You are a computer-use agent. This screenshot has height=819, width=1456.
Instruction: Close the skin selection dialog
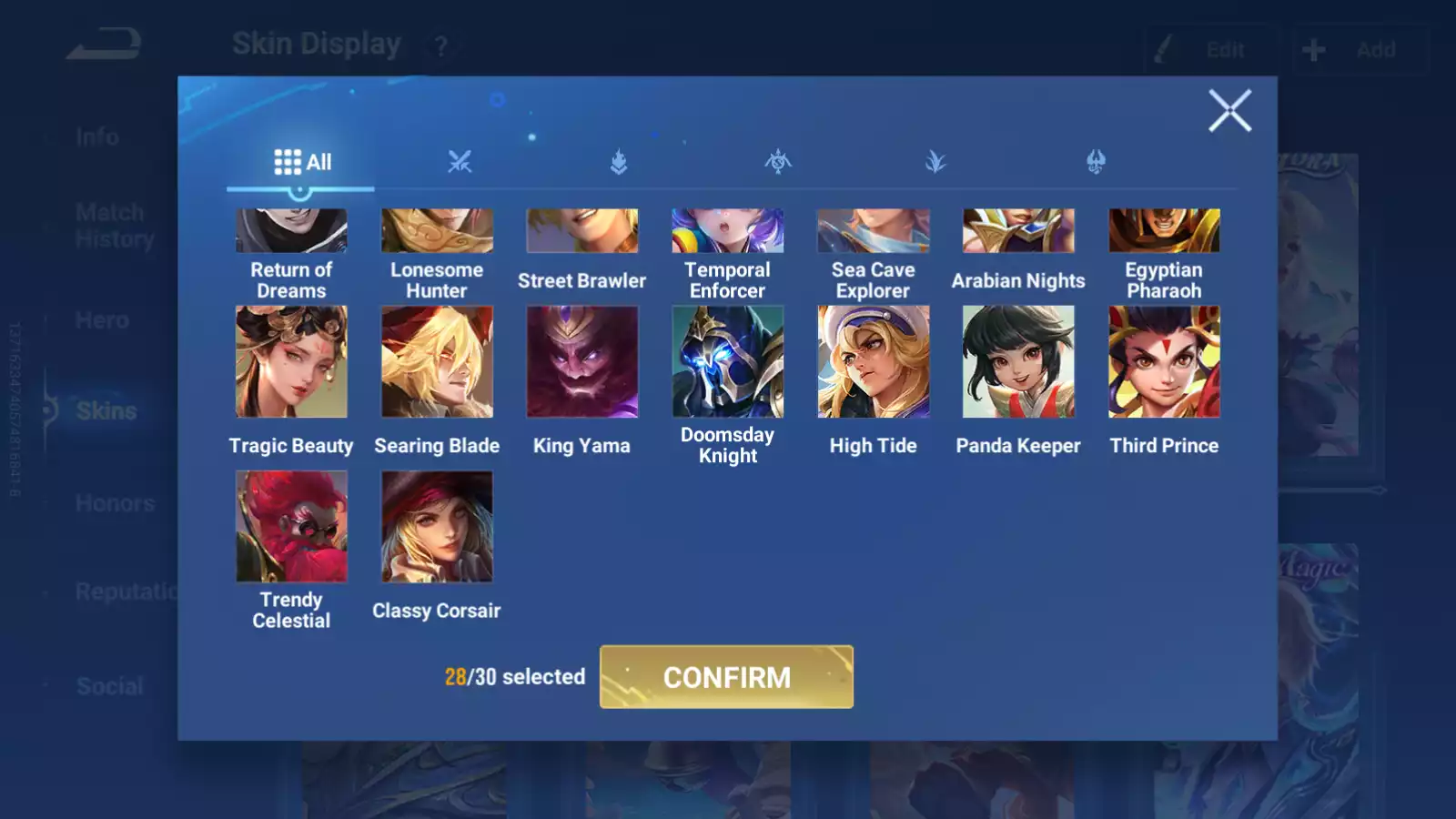tap(1230, 111)
